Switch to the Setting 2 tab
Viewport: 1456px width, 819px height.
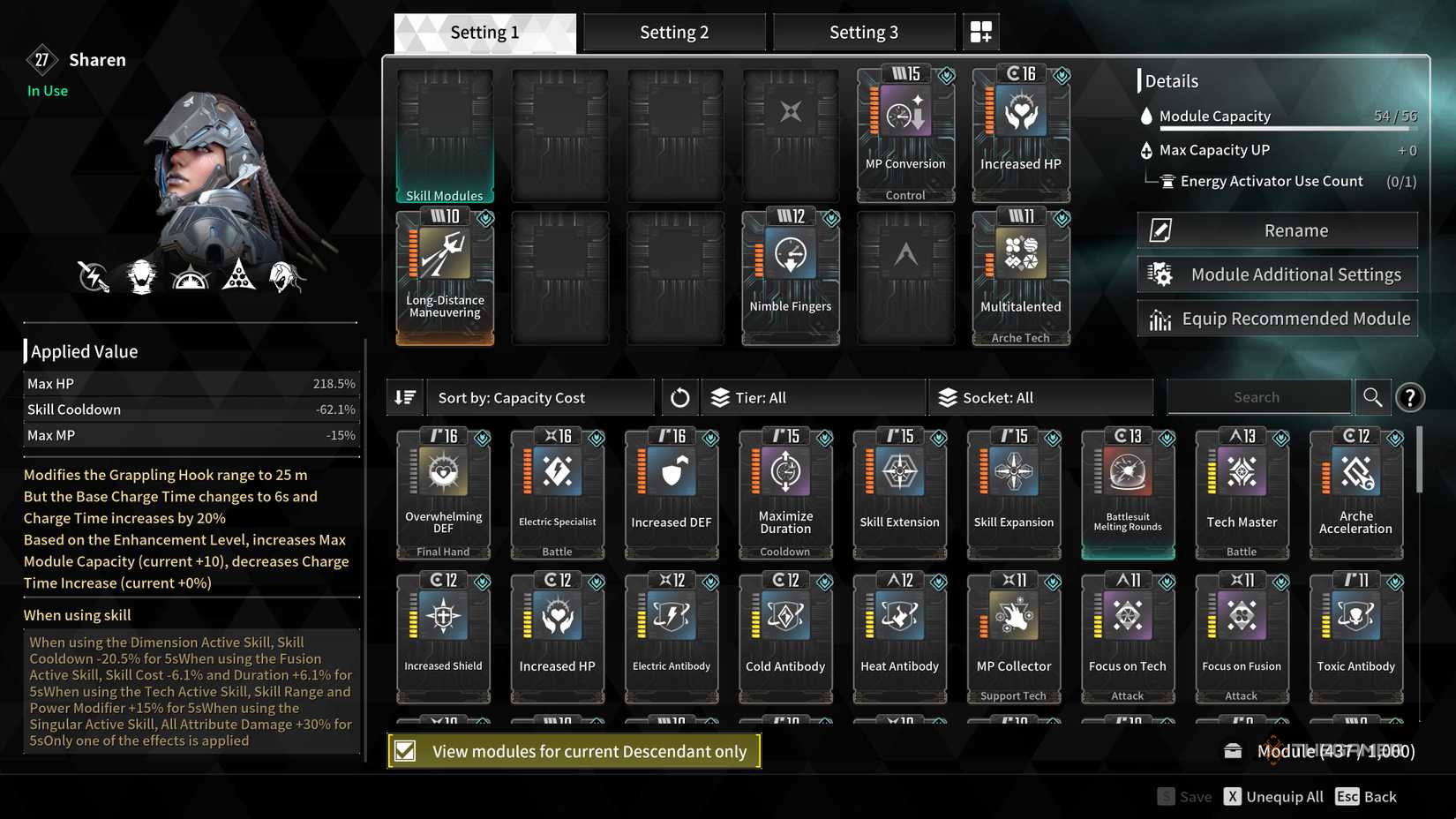pos(673,31)
